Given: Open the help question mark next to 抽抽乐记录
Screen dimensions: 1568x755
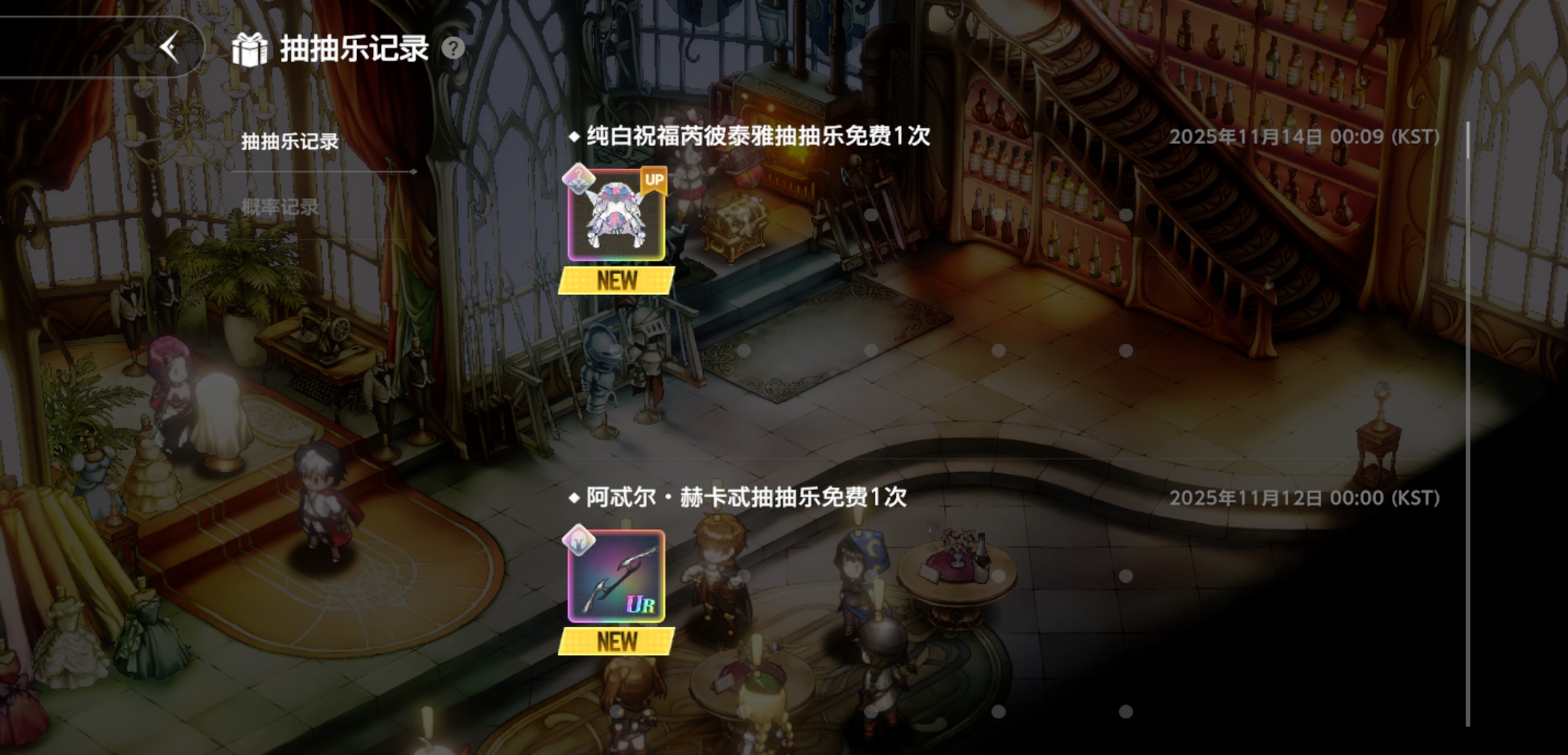Looking at the screenshot, I should coord(453,48).
